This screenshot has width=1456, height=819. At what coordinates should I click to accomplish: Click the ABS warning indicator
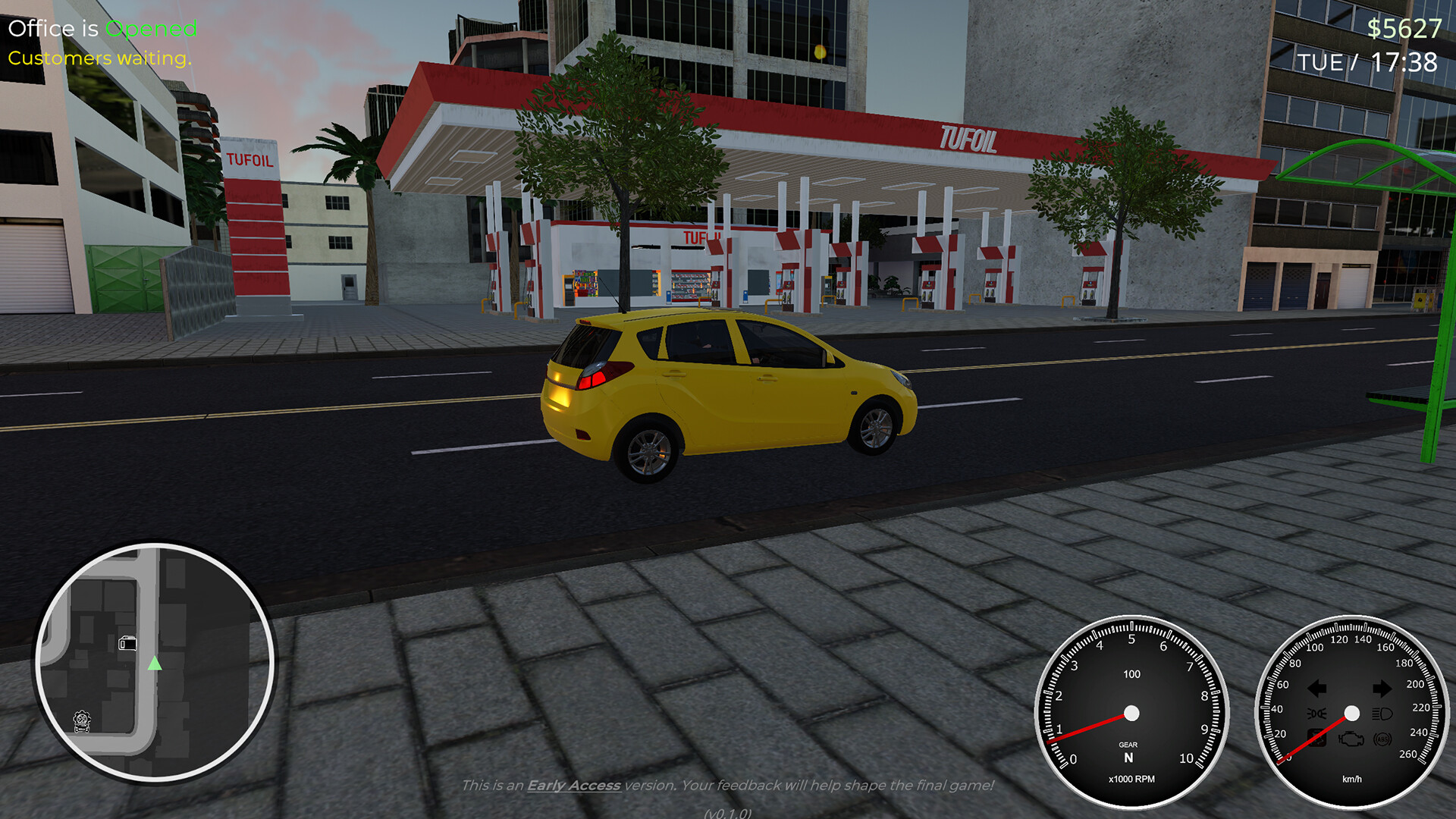click(1382, 739)
